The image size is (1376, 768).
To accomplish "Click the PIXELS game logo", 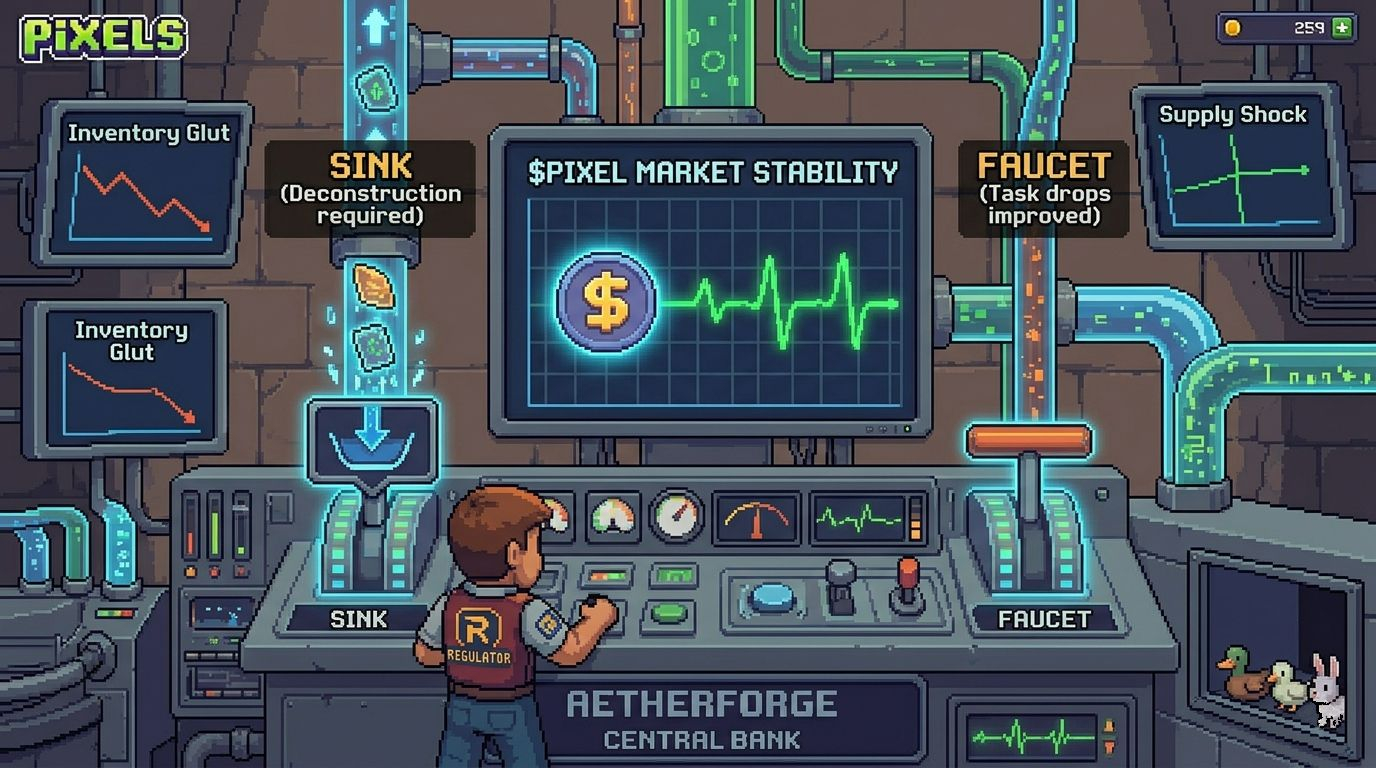I will (x=103, y=37).
